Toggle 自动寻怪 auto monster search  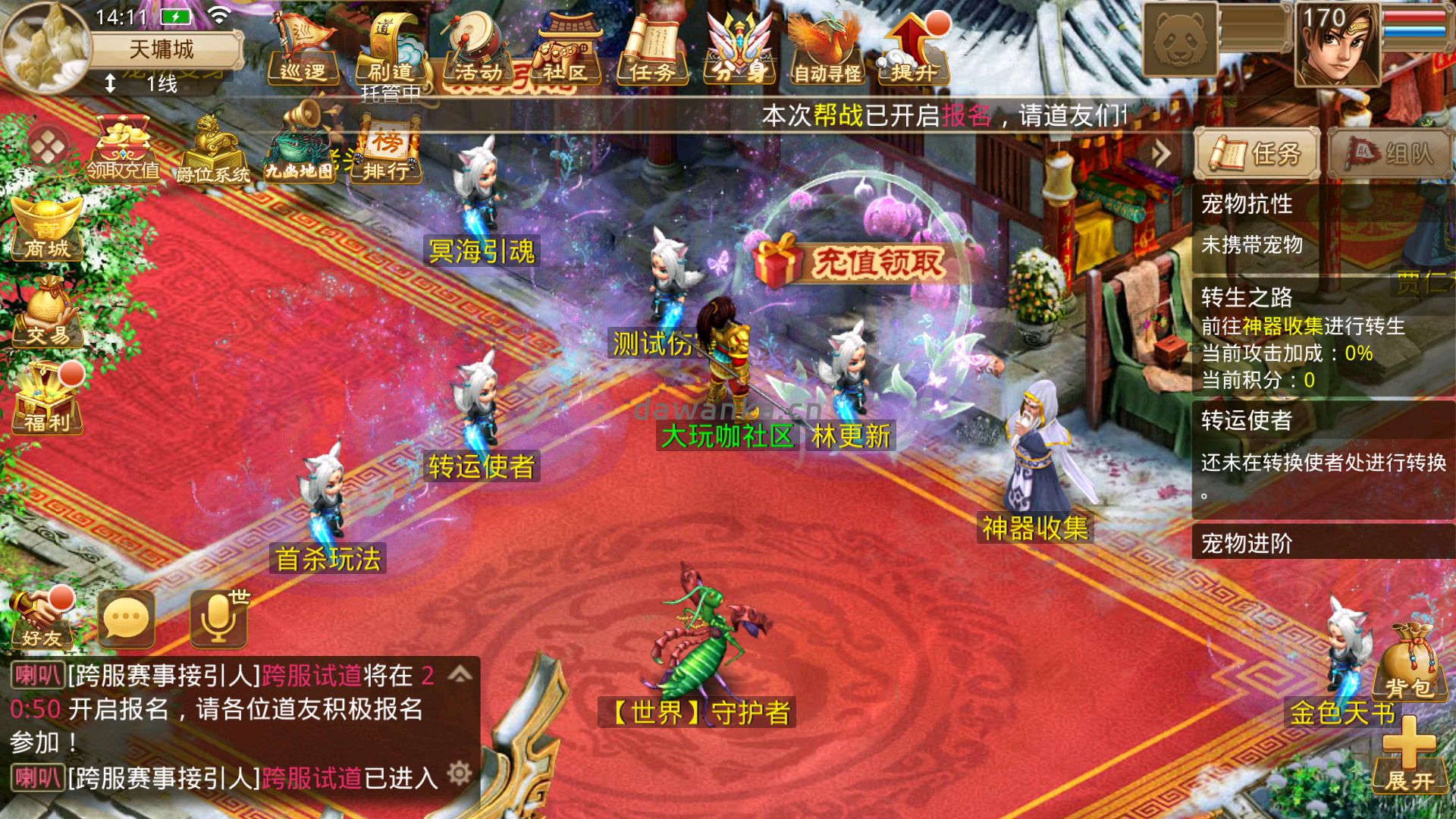click(827, 49)
